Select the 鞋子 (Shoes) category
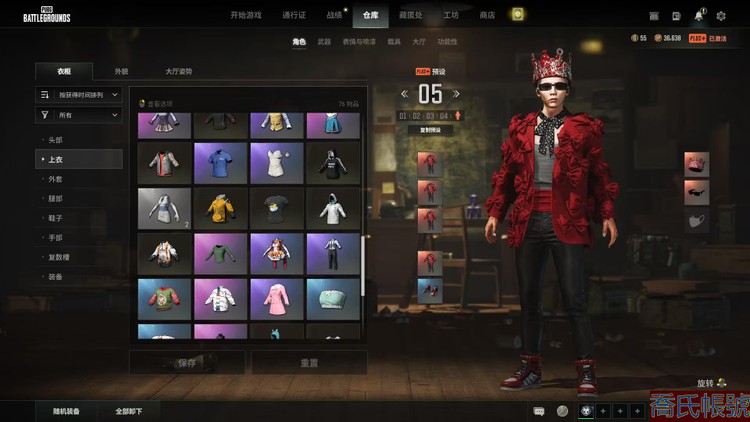 click(56, 218)
